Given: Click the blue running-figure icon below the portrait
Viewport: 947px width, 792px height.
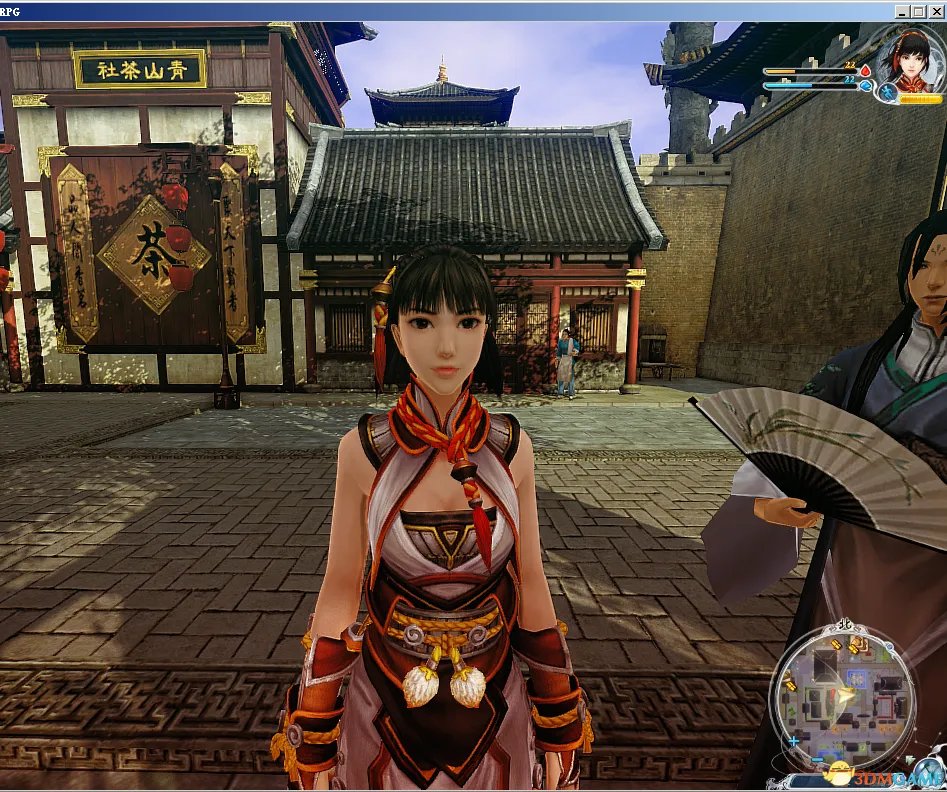Looking at the screenshot, I should (x=888, y=94).
